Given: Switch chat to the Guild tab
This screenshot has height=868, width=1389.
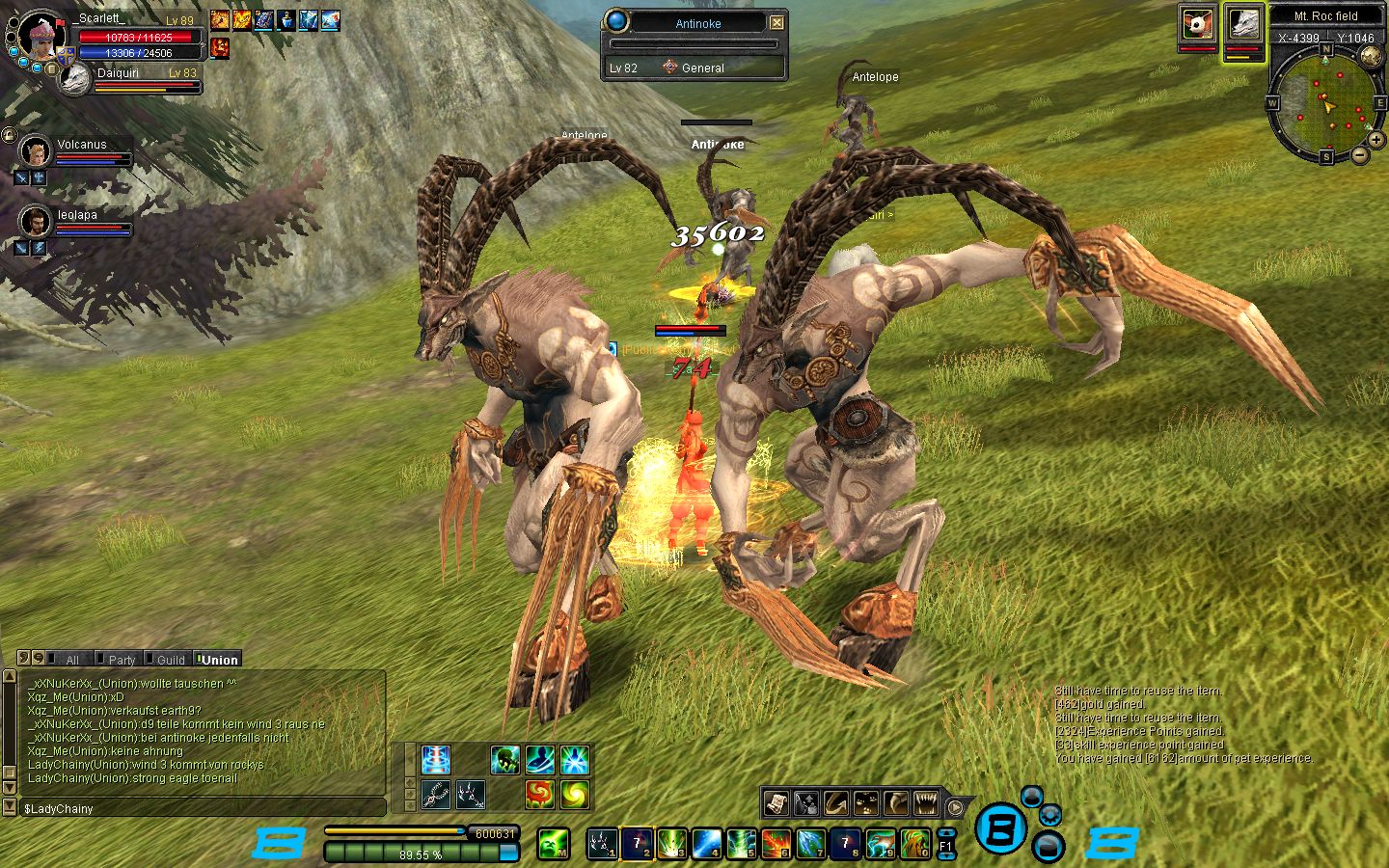Looking at the screenshot, I should (170, 660).
